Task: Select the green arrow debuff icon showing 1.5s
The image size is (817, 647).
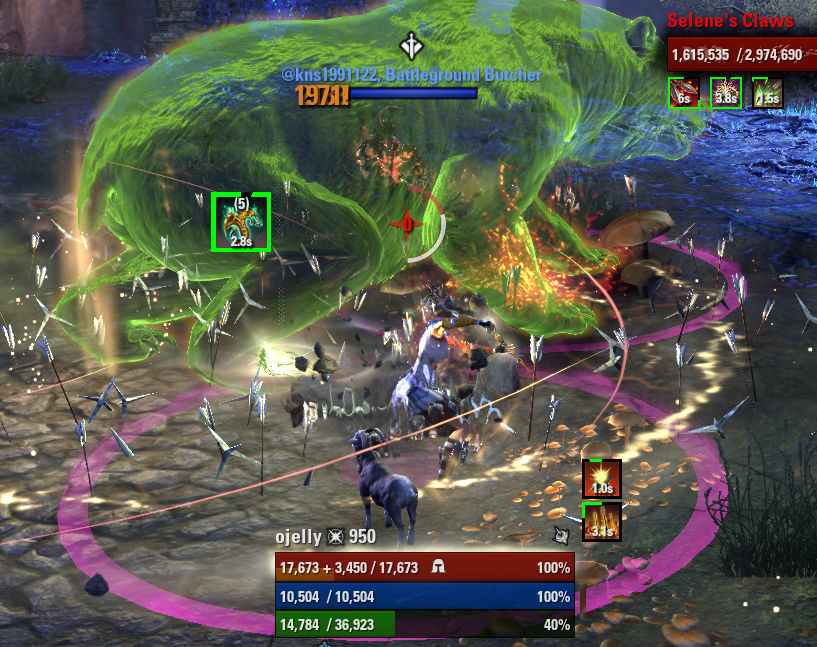Action: tap(767, 92)
